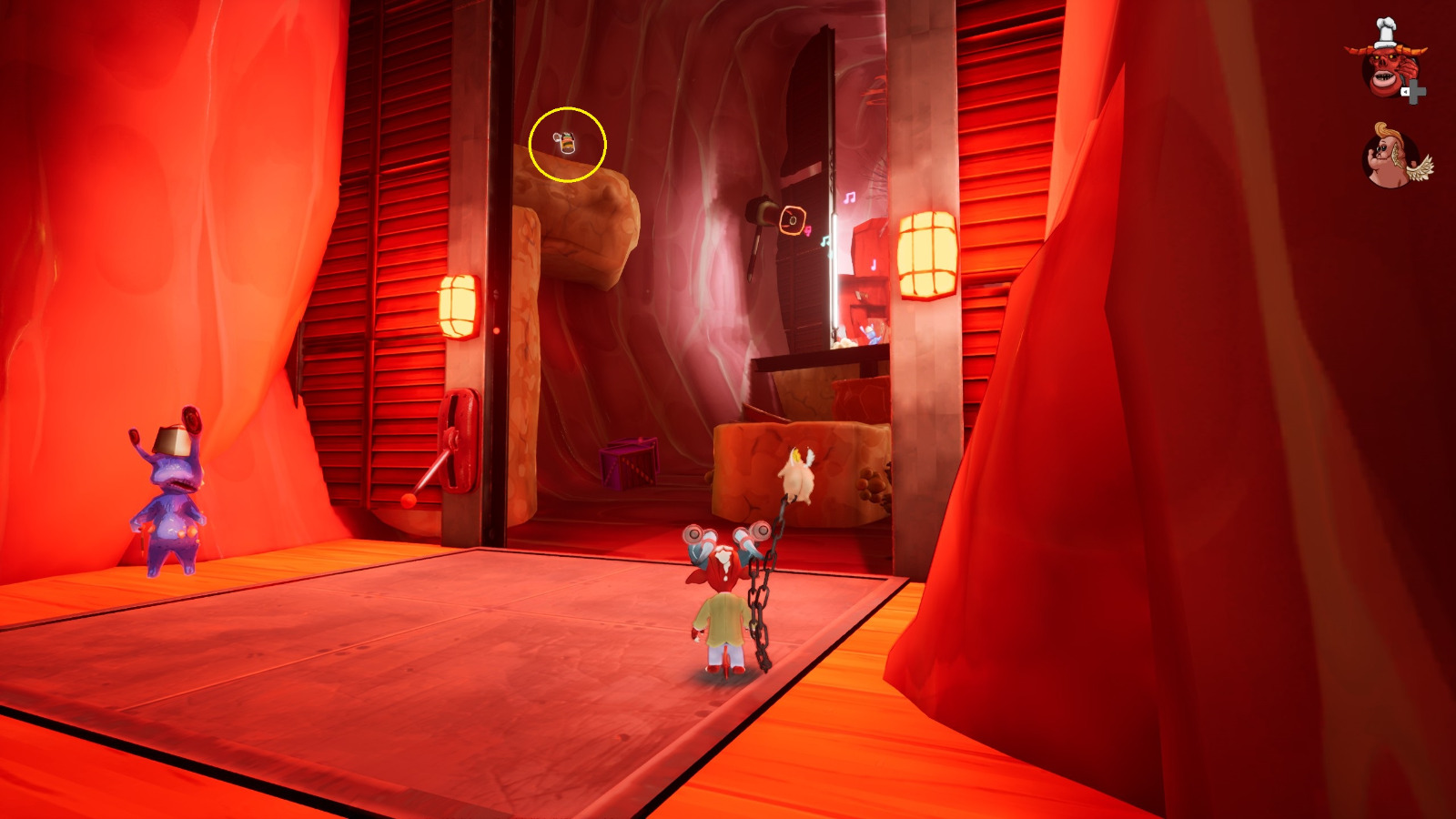This screenshot has width=1456, height=819.
Task: Click the right wall lantern to light it
Action: click(925, 255)
